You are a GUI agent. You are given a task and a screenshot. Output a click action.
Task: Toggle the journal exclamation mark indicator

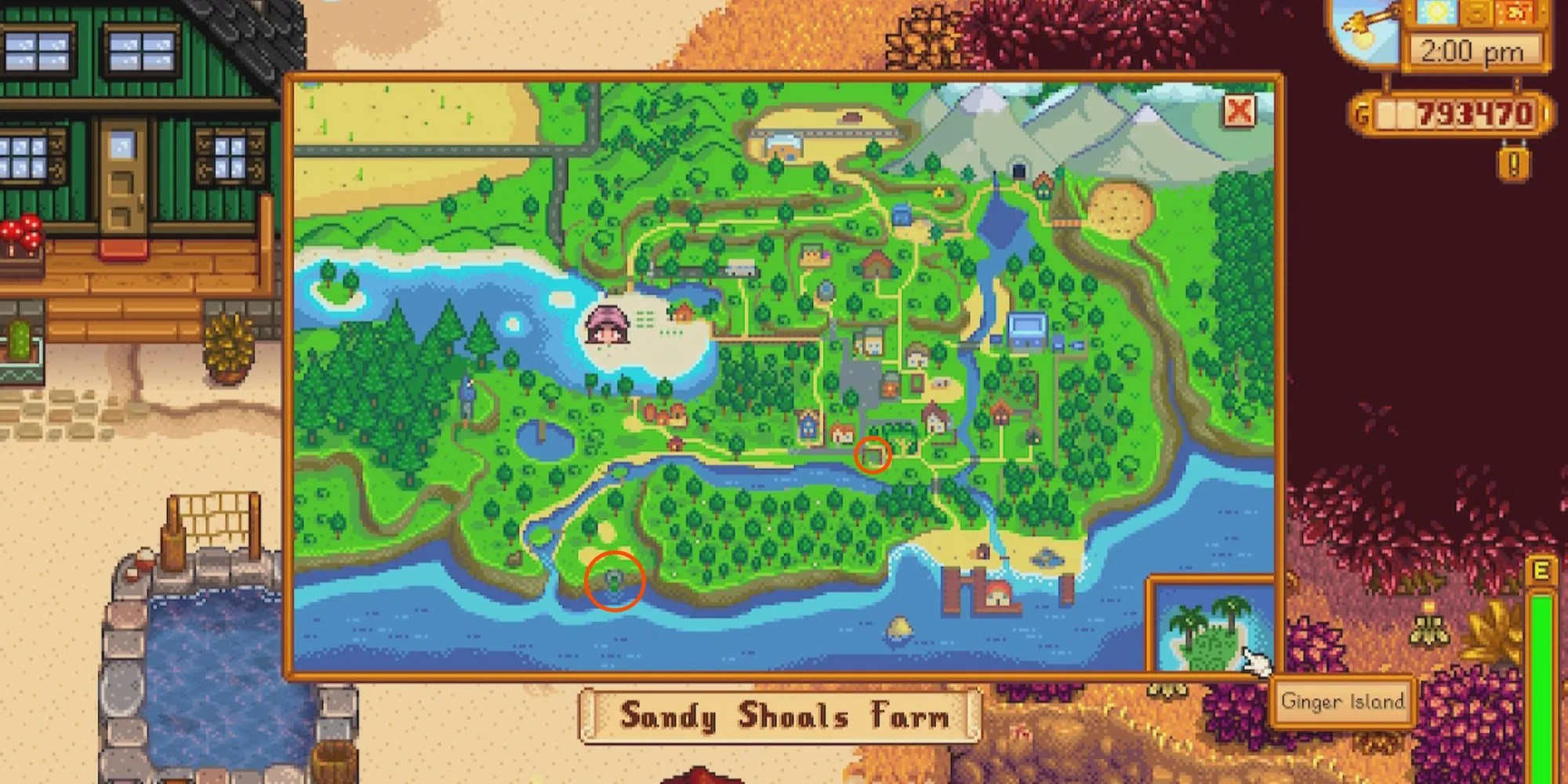pyautogui.click(x=1513, y=165)
